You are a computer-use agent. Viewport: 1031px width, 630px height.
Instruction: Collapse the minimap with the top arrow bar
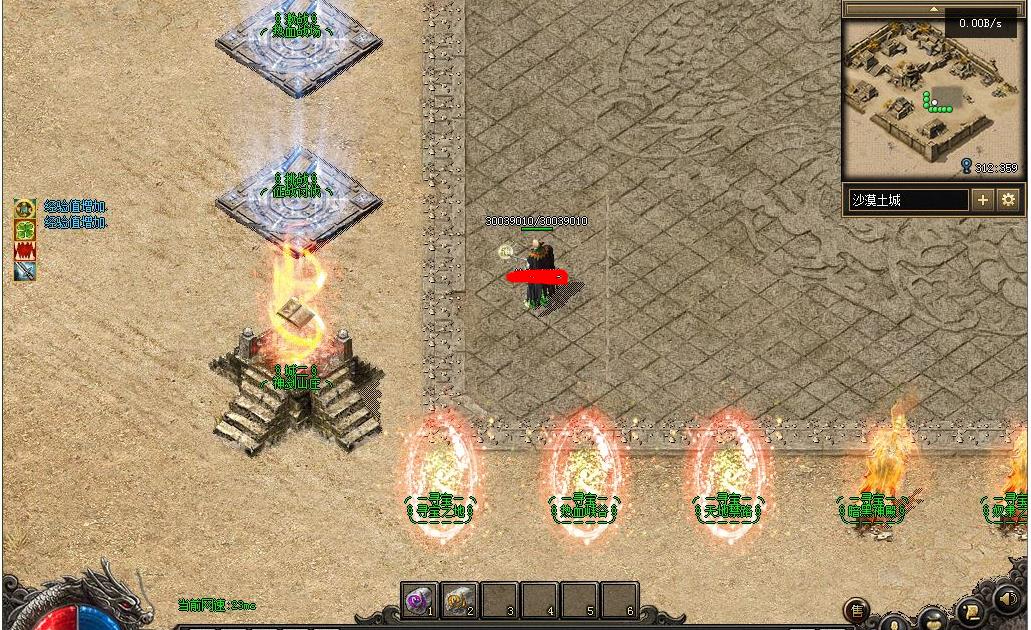point(932,9)
